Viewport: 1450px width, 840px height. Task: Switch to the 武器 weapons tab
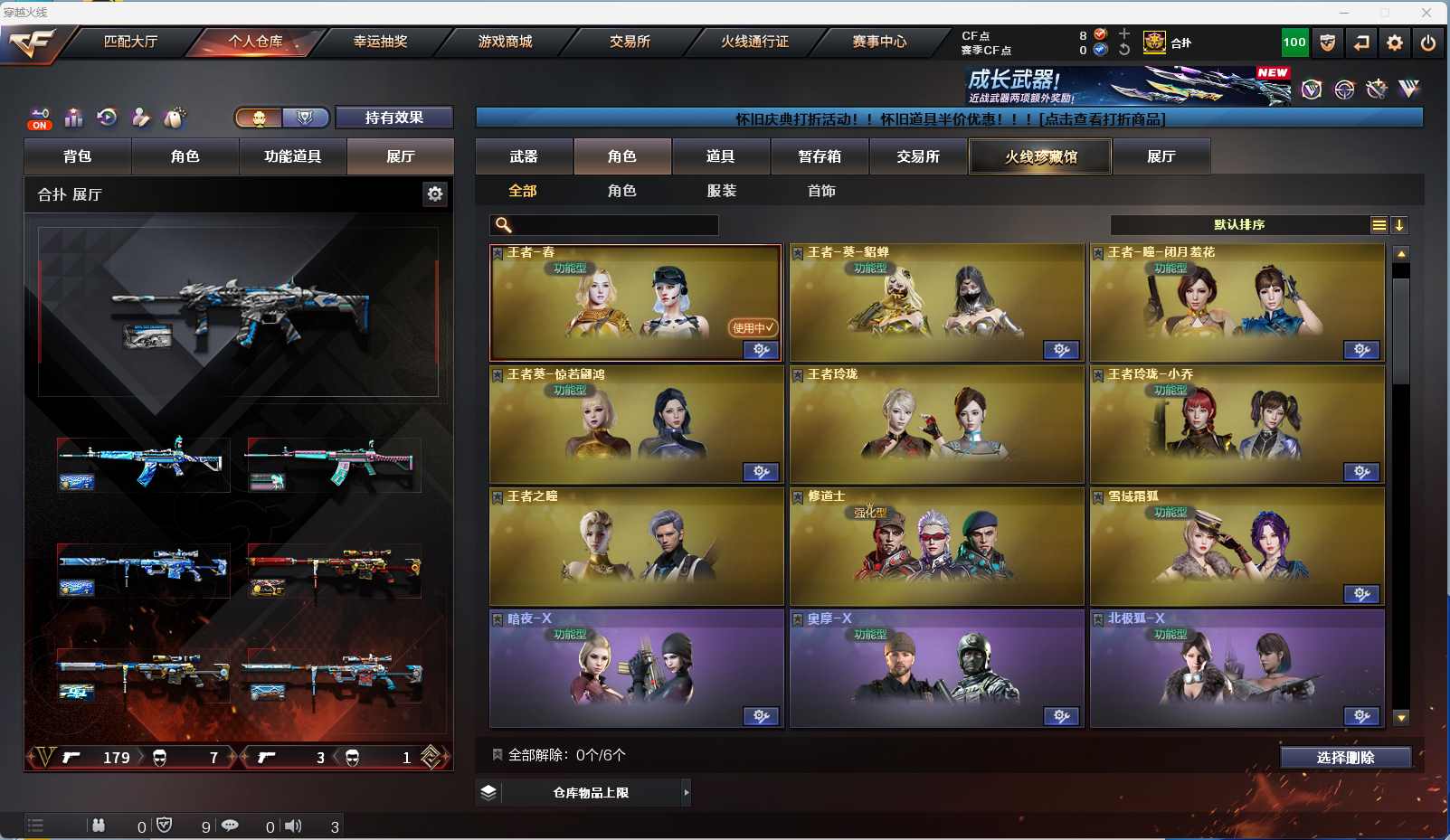[x=524, y=156]
